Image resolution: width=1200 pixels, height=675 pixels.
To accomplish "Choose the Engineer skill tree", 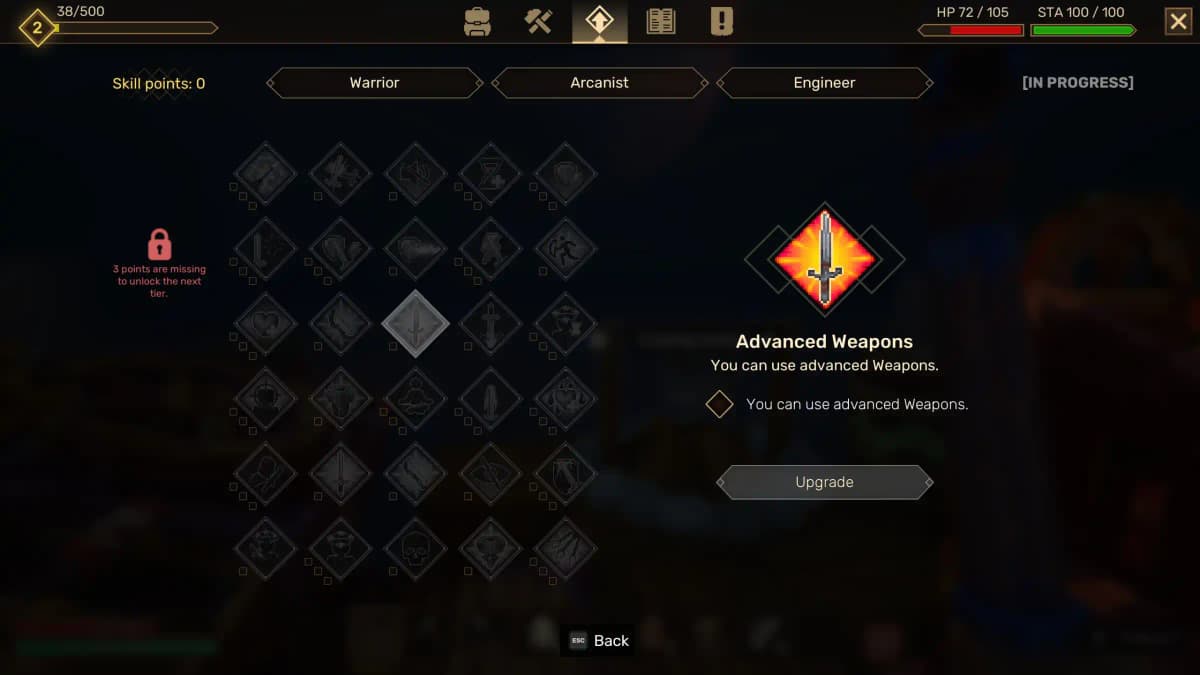I will pyautogui.click(x=825, y=83).
